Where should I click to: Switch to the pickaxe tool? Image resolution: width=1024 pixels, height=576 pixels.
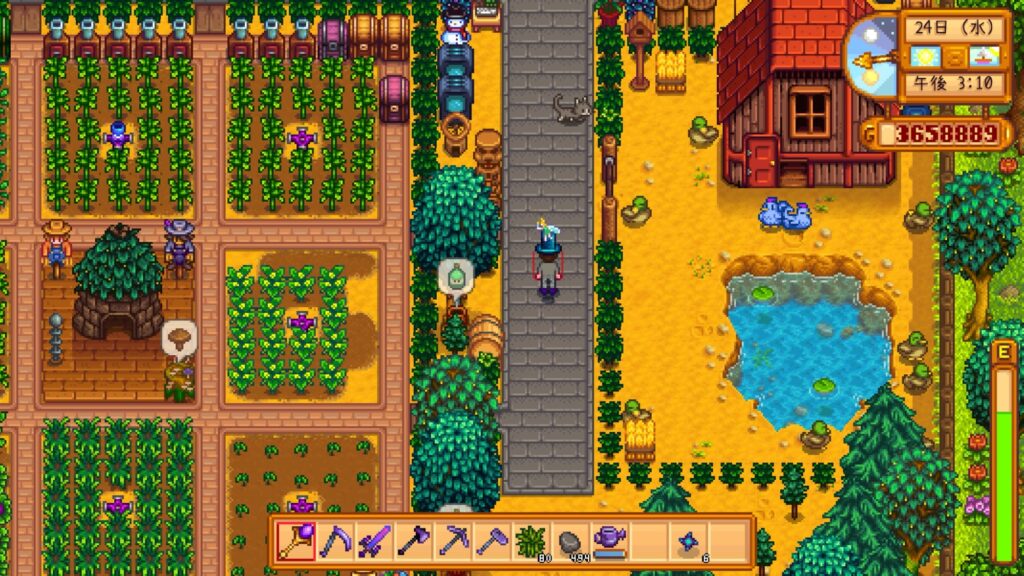pos(451,541)
